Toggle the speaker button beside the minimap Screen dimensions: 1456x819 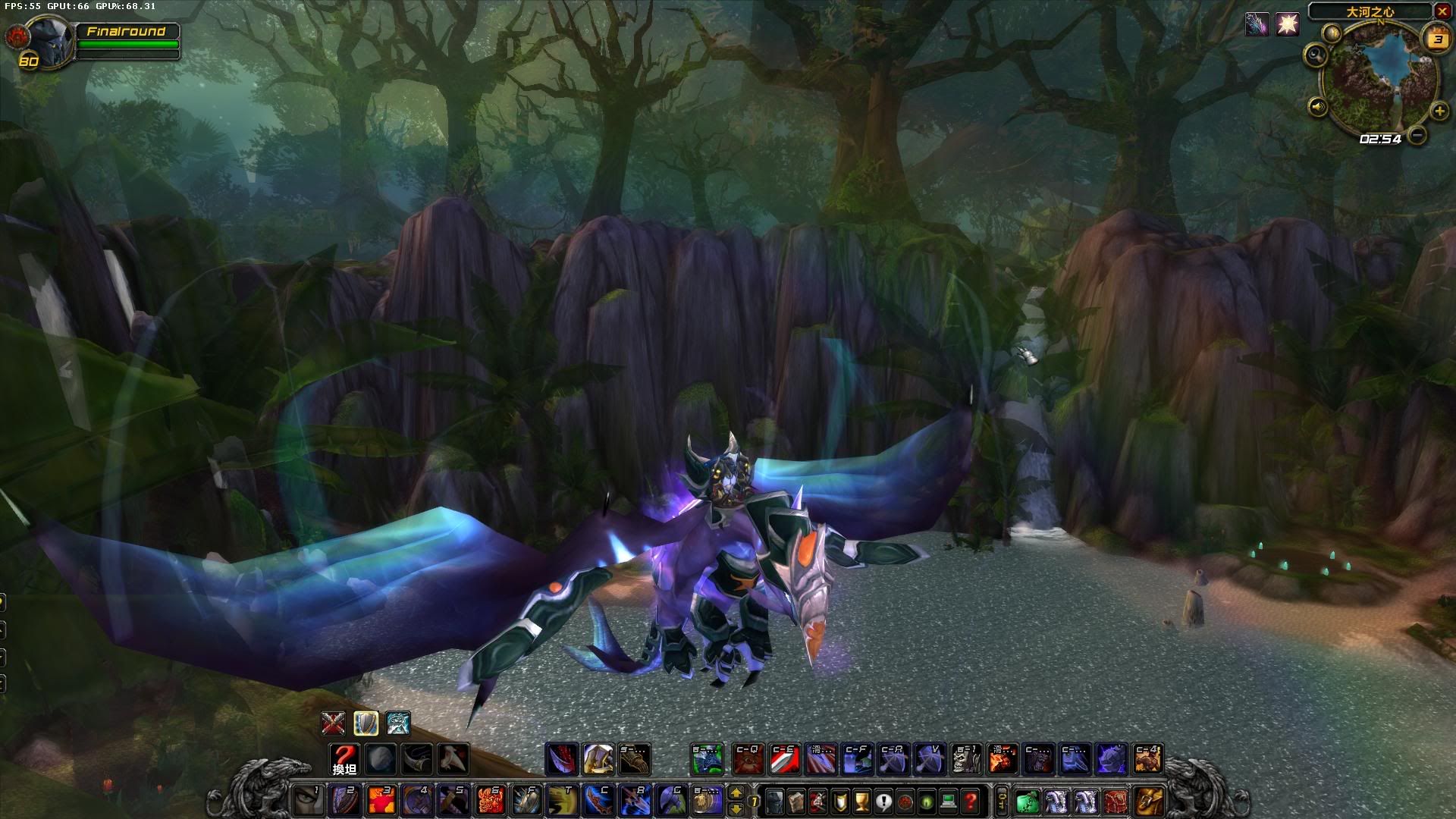click(x=1318, y=107)
